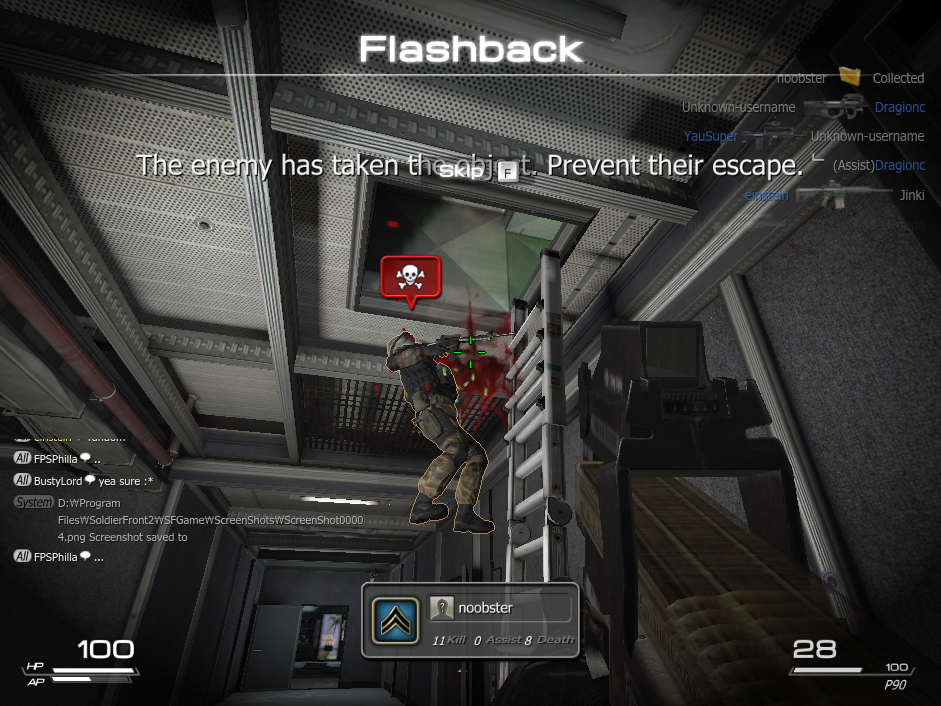This screenshot has height=706, width=941.
Task: Click the System tag in the chat log
Action: click(x=34, y=502)
